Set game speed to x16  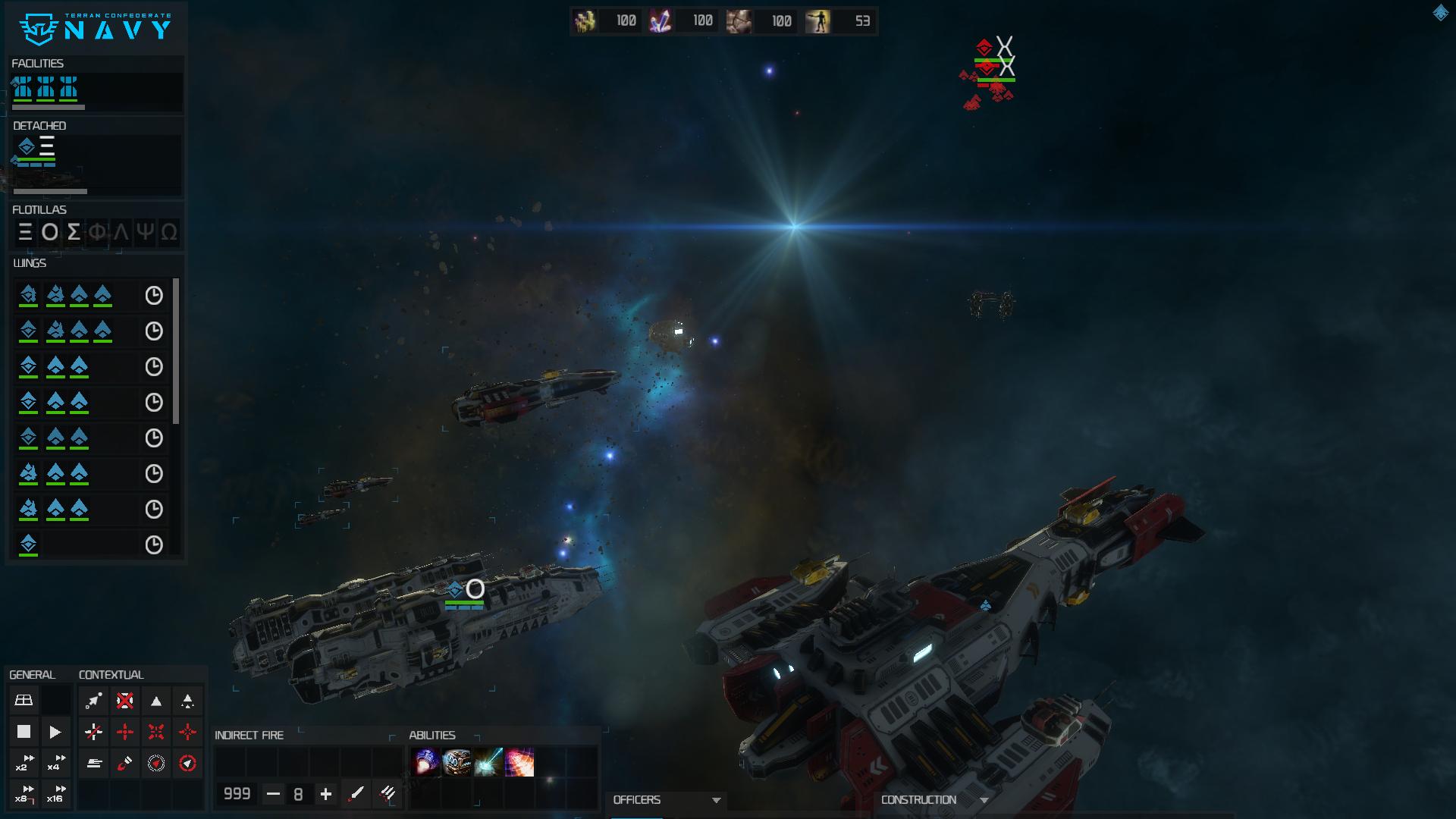click(x=55, y=794)
